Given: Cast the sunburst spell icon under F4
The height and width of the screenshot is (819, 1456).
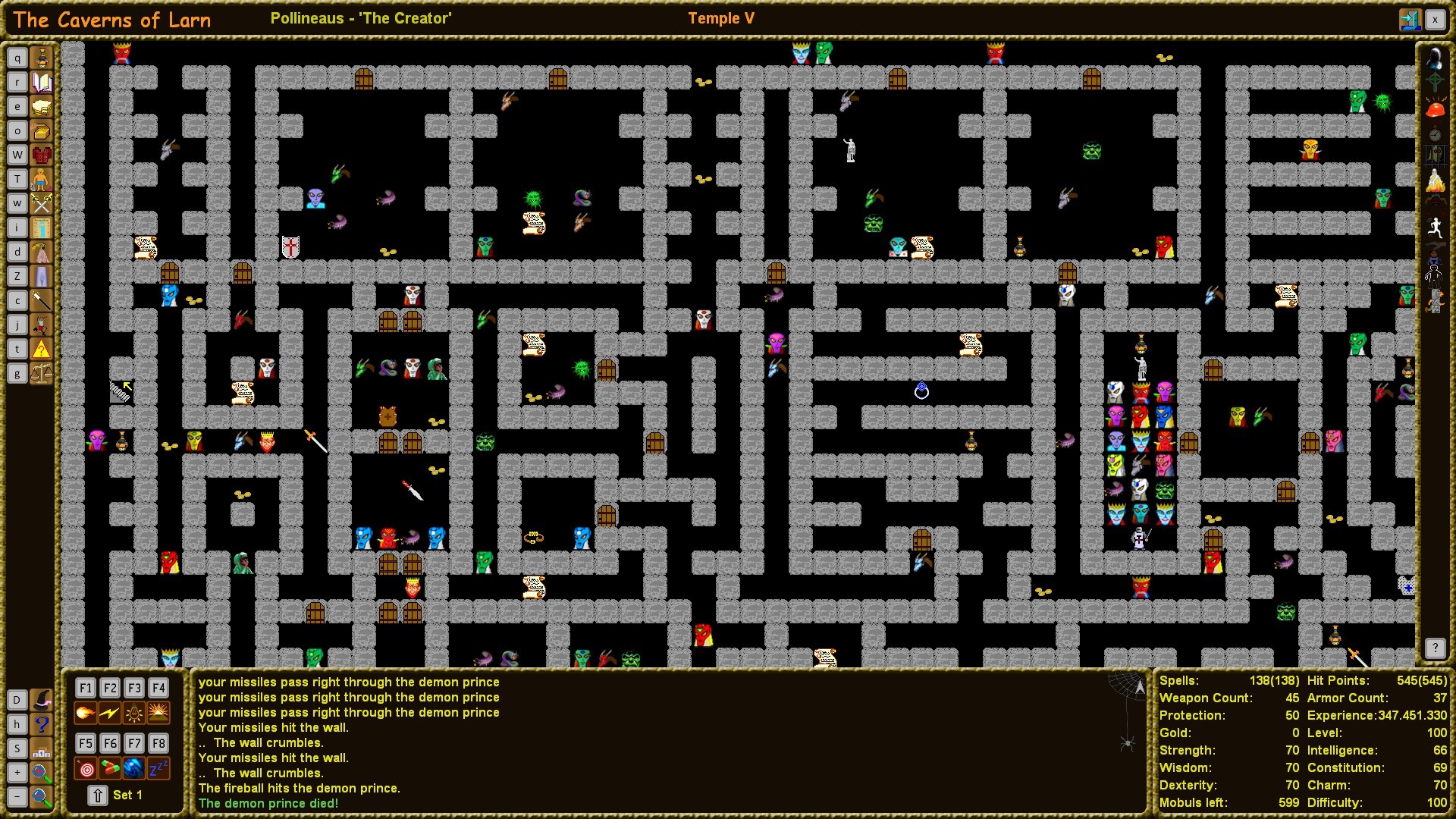Looking at the screenshot, I should (x=158, y=712).
